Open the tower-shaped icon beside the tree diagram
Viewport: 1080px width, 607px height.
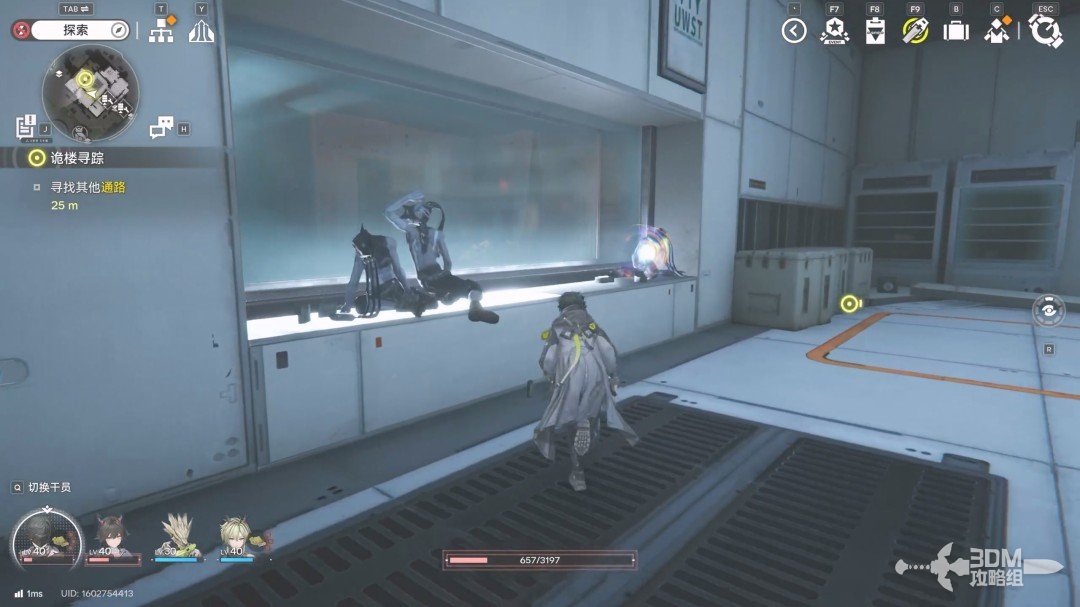click(x=202, y=30)
